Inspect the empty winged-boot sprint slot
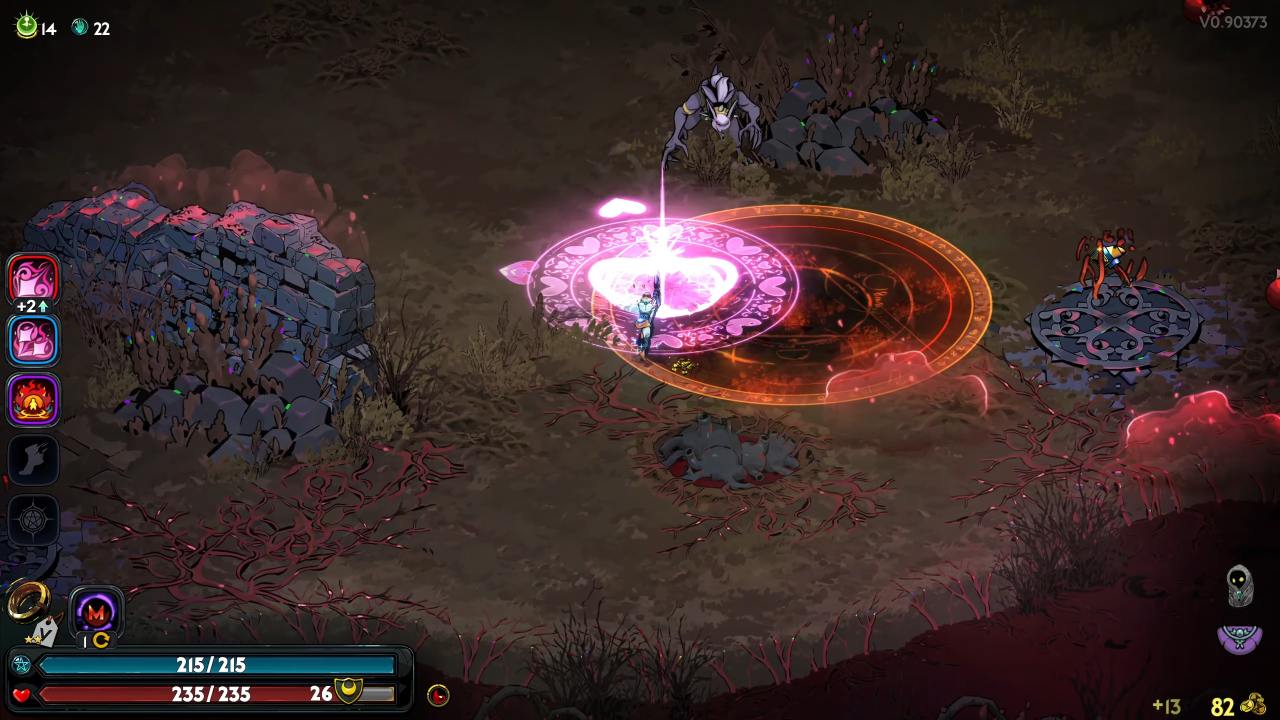Viewport: 1280px width, 720px height. (34, 460)
